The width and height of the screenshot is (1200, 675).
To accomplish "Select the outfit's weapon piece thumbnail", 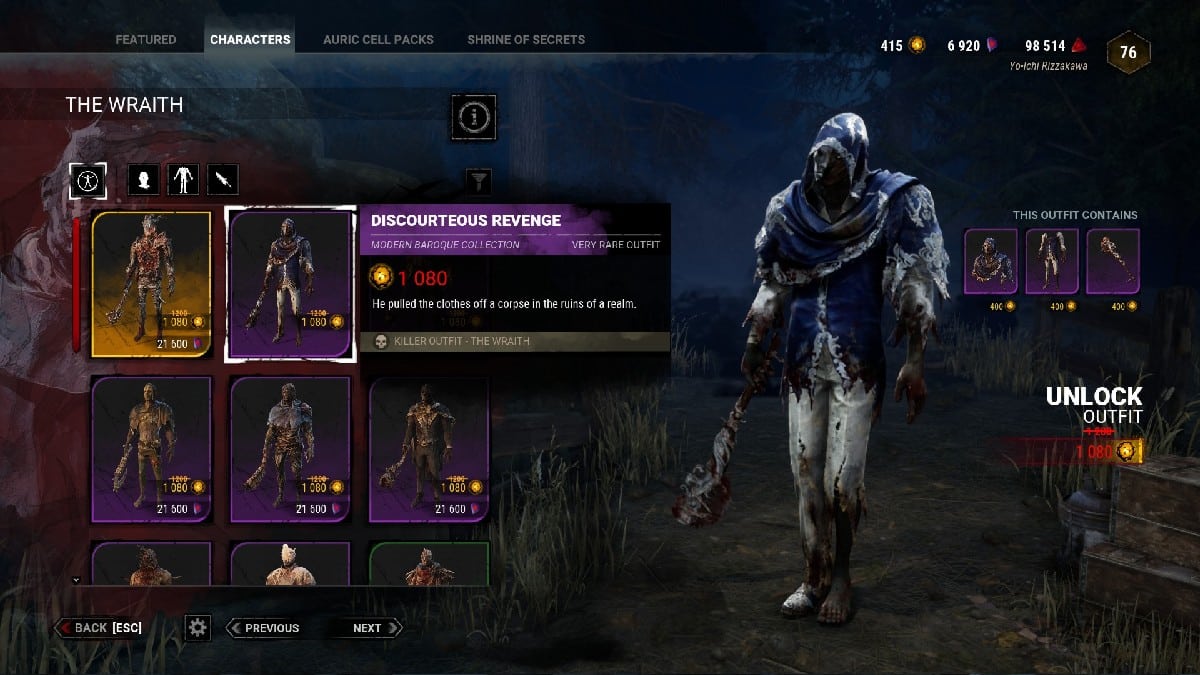I will [1113, 262].
